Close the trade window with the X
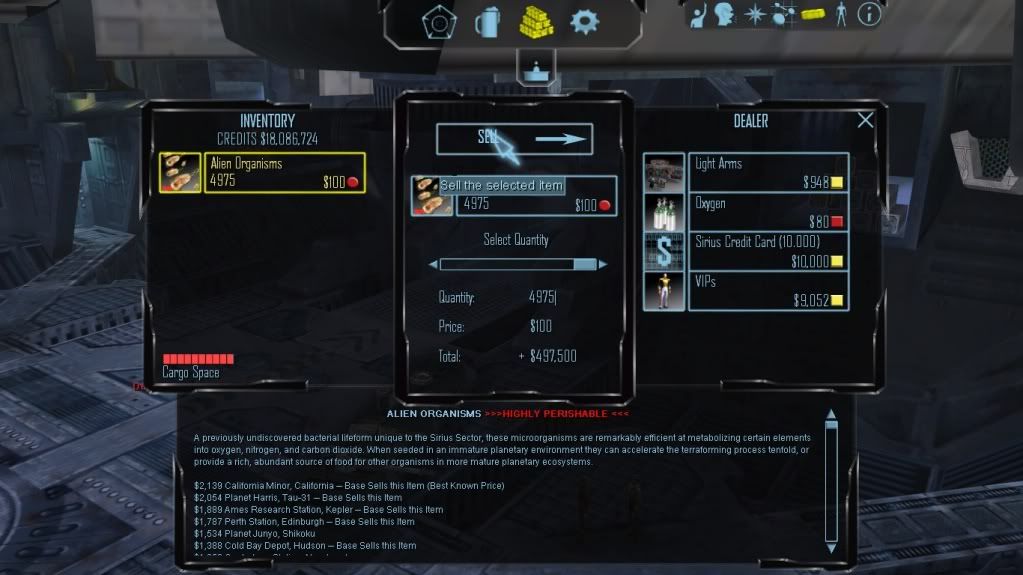The height and width of the screenshot is (575, 1023). point(865,120)
